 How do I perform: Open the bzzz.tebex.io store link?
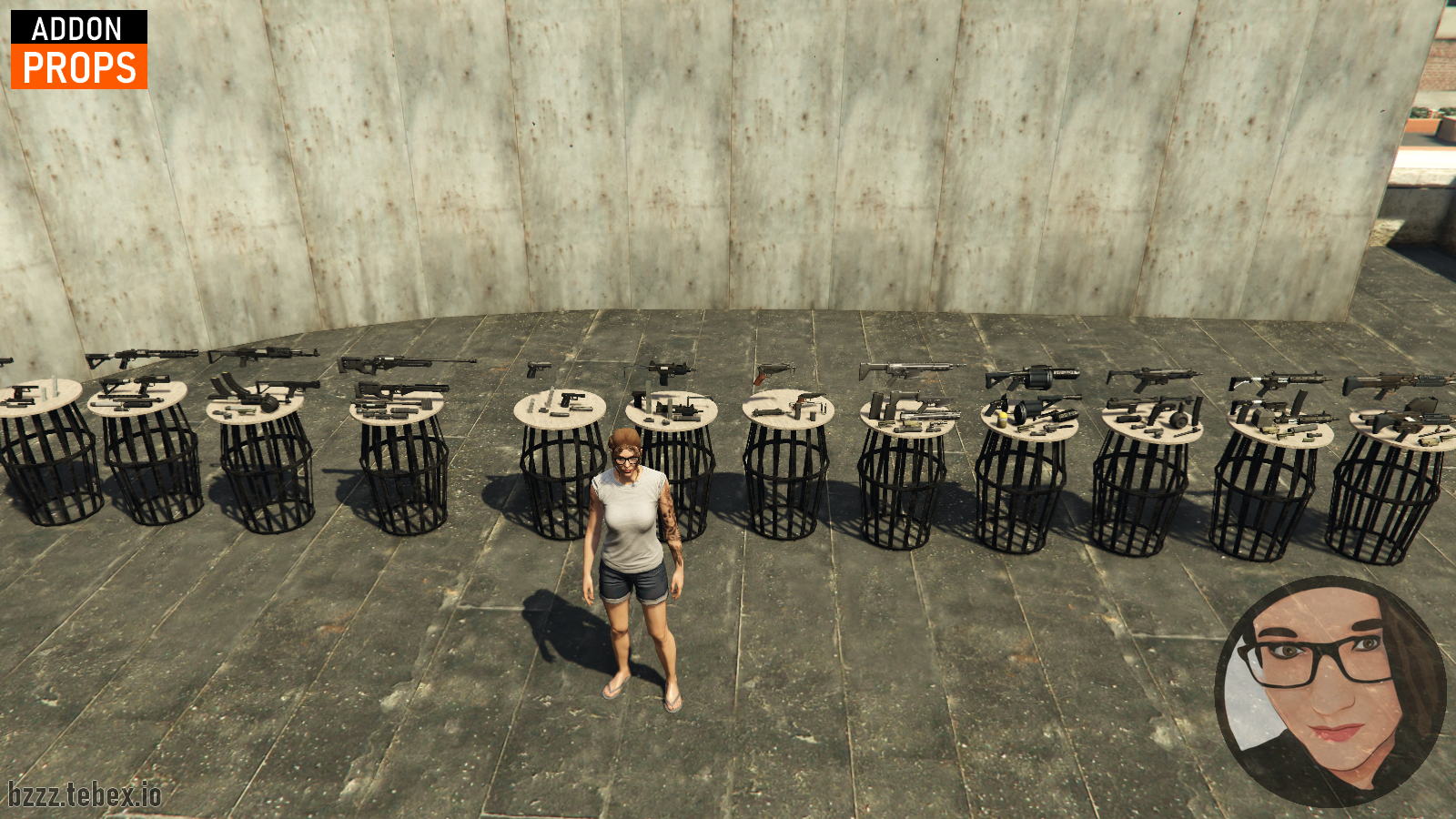pos(85,794)
